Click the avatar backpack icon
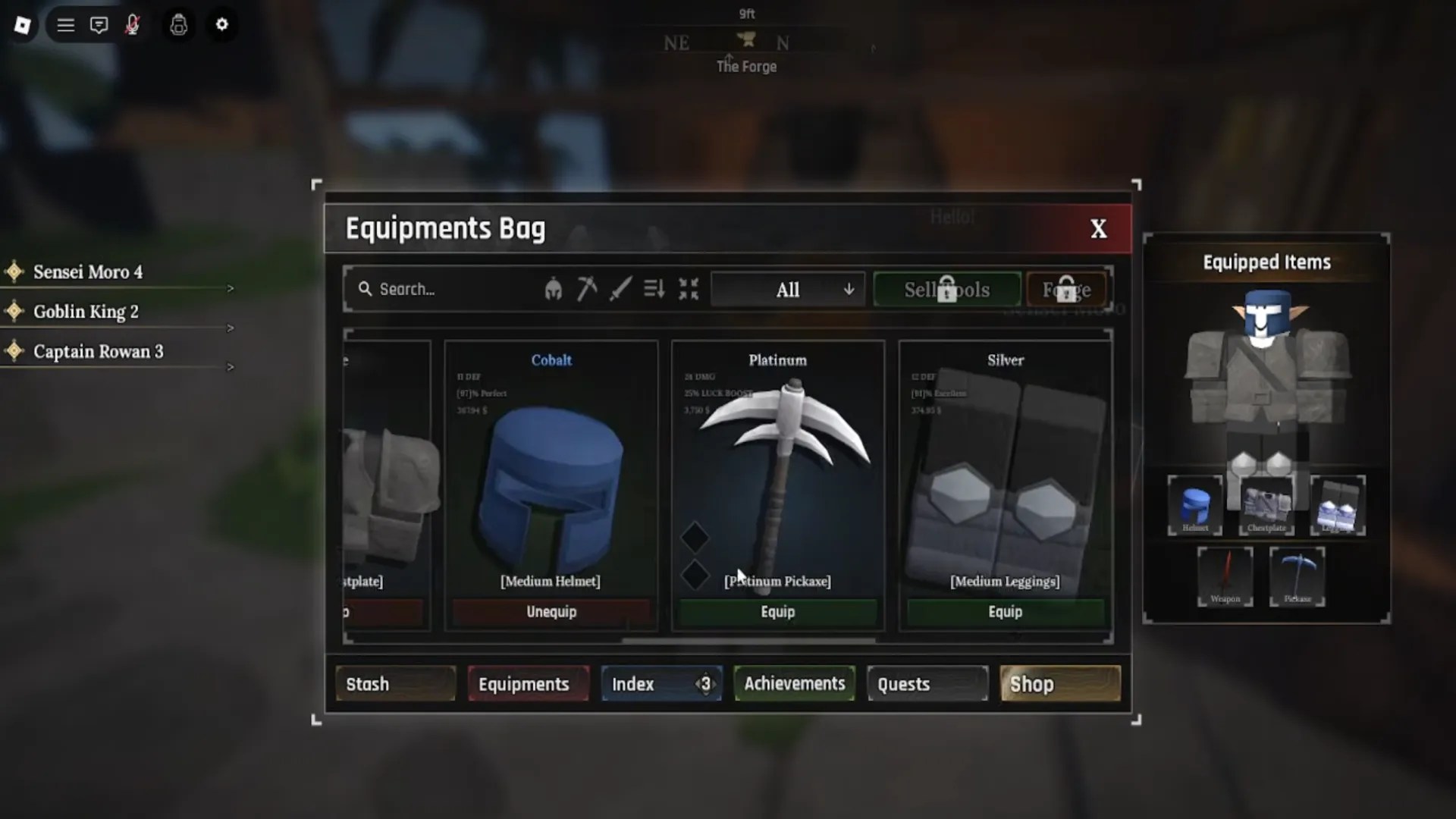The width and height of the screenshot is (1456, 819). [178, 25]
